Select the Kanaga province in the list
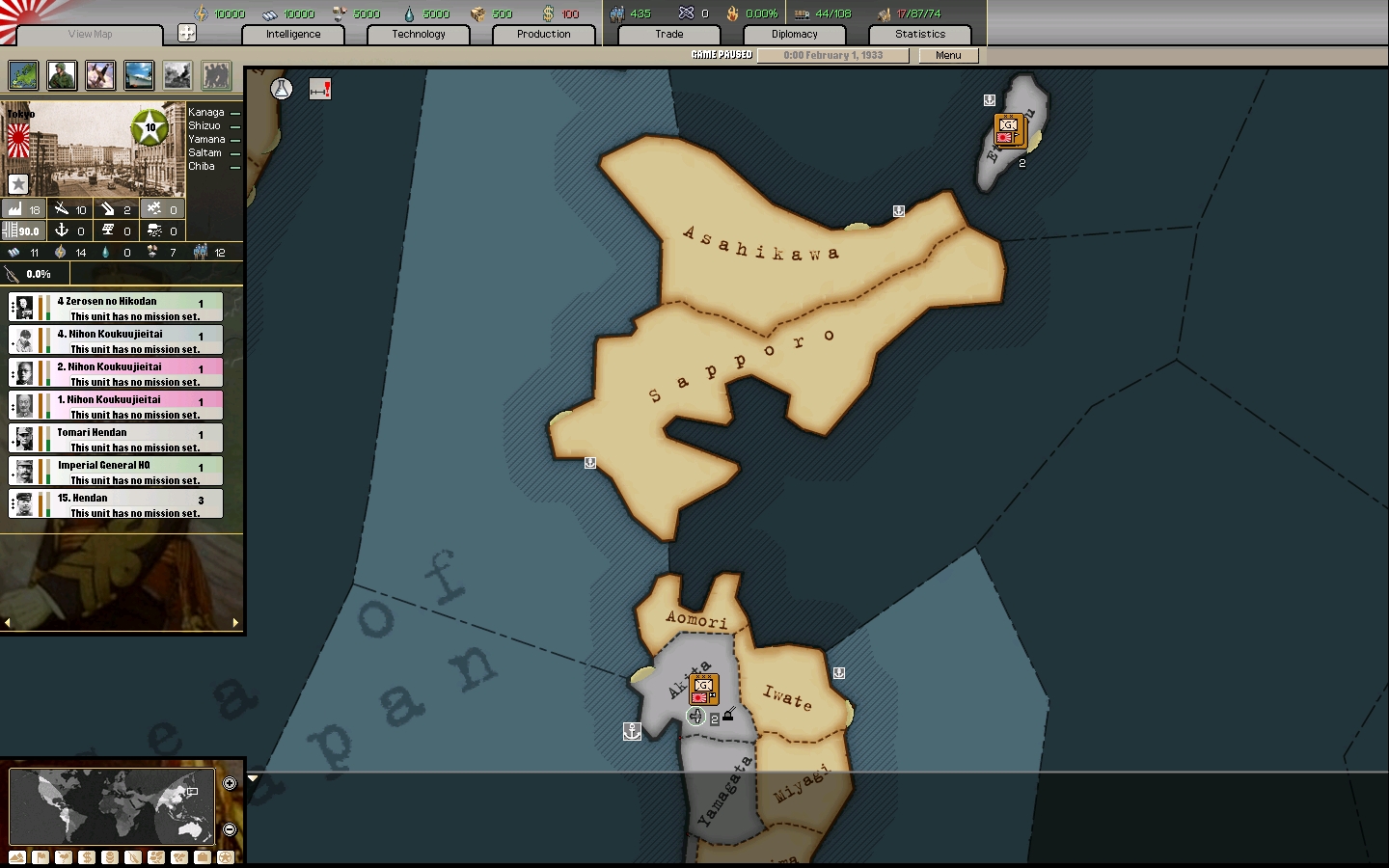 (206, 112)
